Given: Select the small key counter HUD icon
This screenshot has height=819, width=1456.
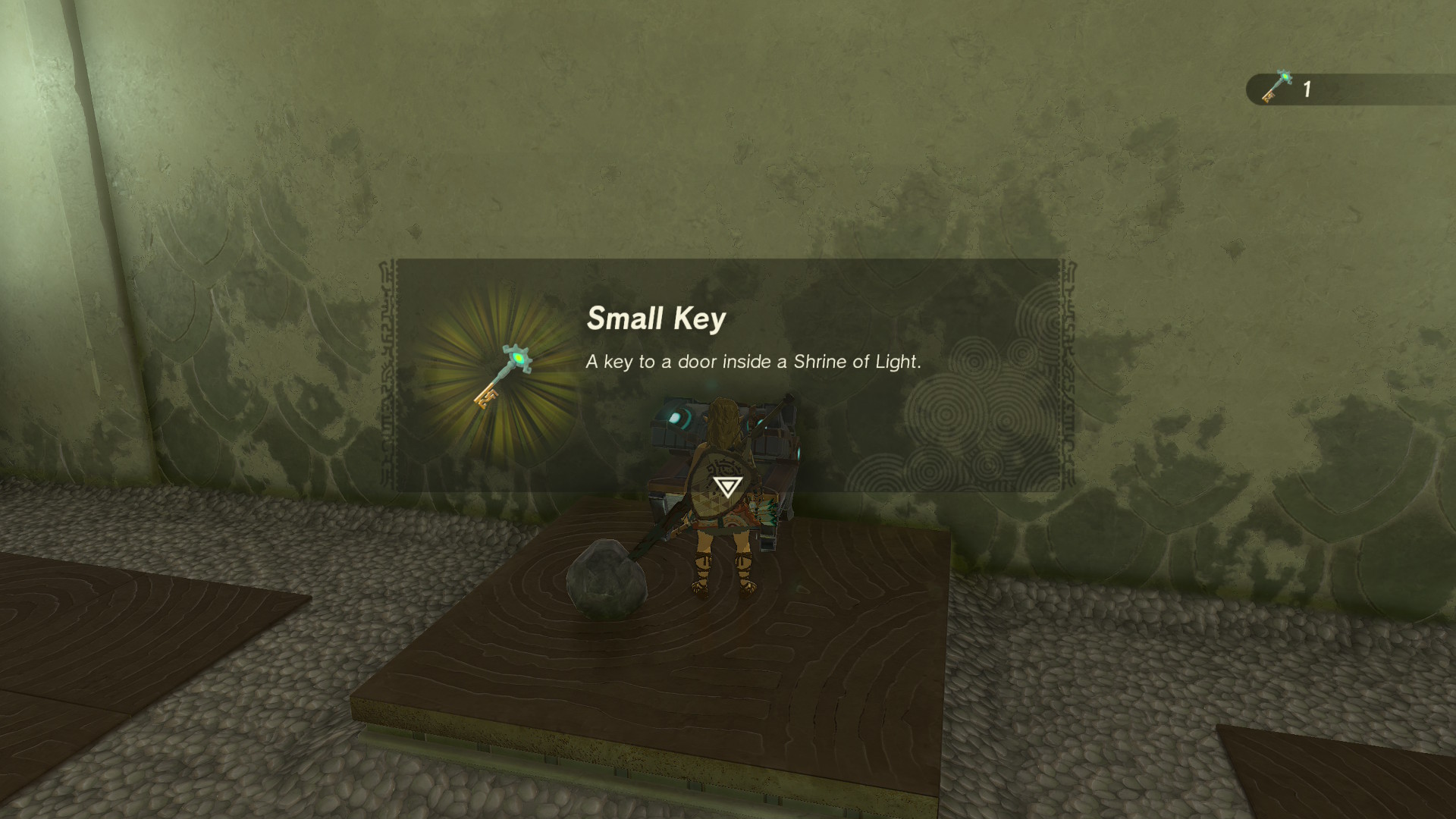Looking at the screenshot, I should [1276, 87].
